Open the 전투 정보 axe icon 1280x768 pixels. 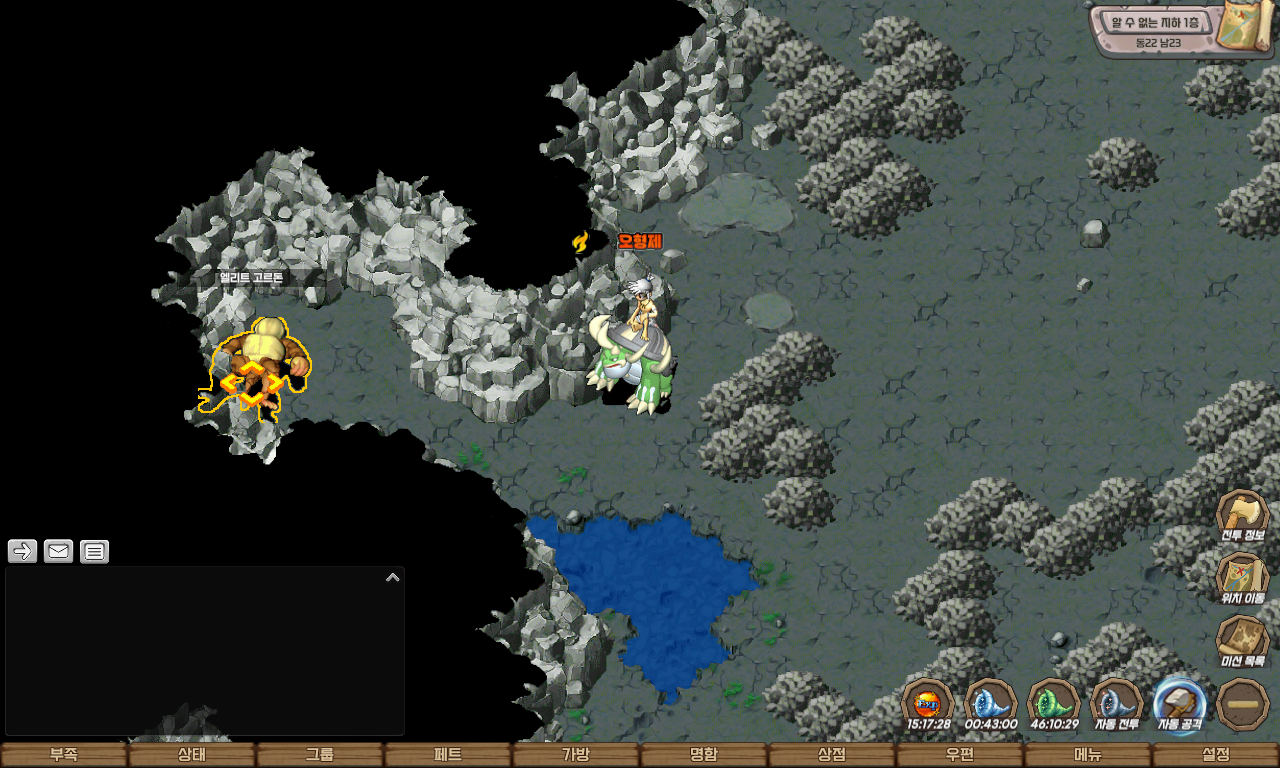point(1242,514)
